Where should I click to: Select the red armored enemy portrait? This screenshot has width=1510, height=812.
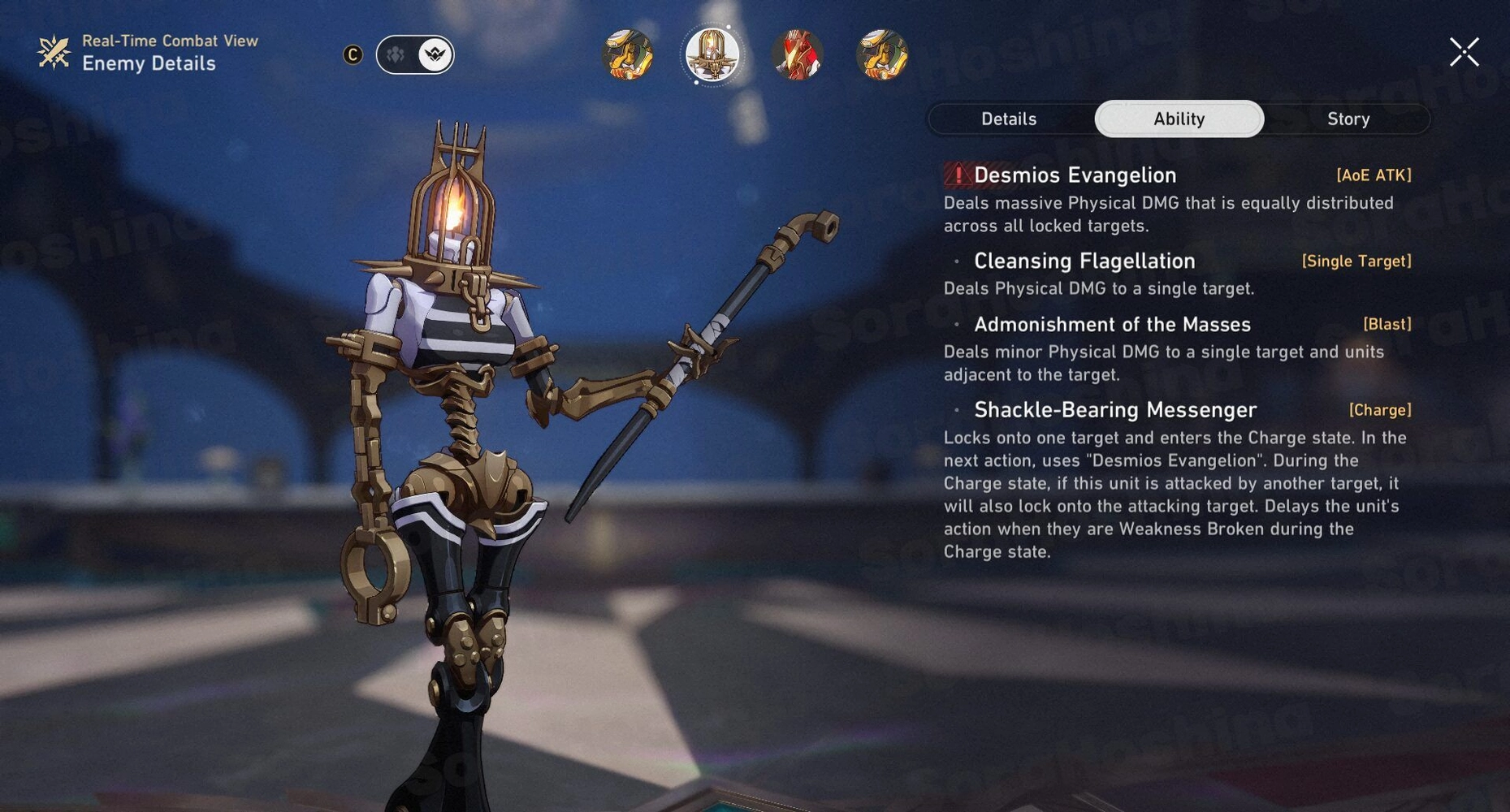pyautogui.click(x=797, y=55)
